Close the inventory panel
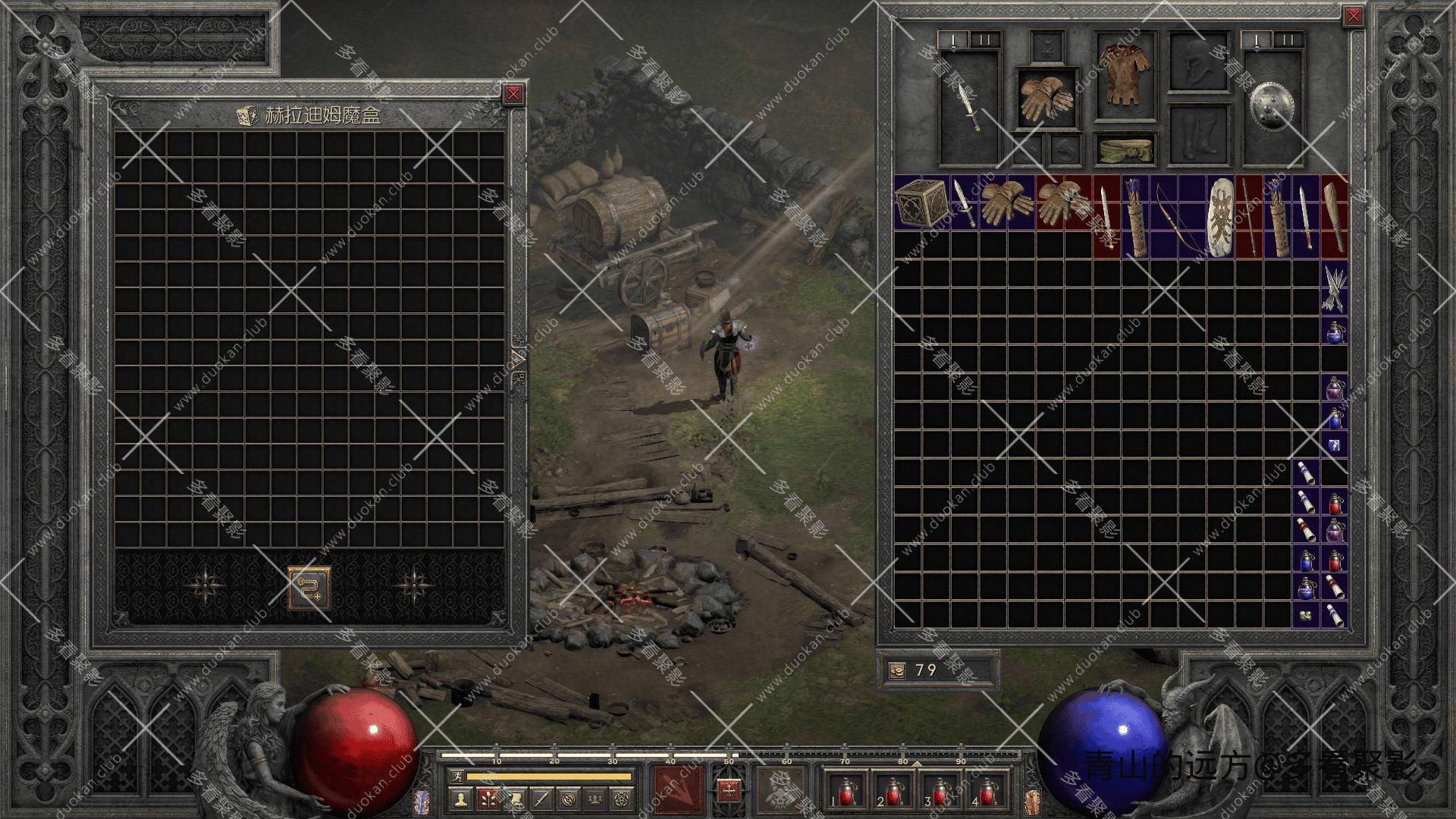This screenshot has height=819, width=1456. (x=1353, y=16)
